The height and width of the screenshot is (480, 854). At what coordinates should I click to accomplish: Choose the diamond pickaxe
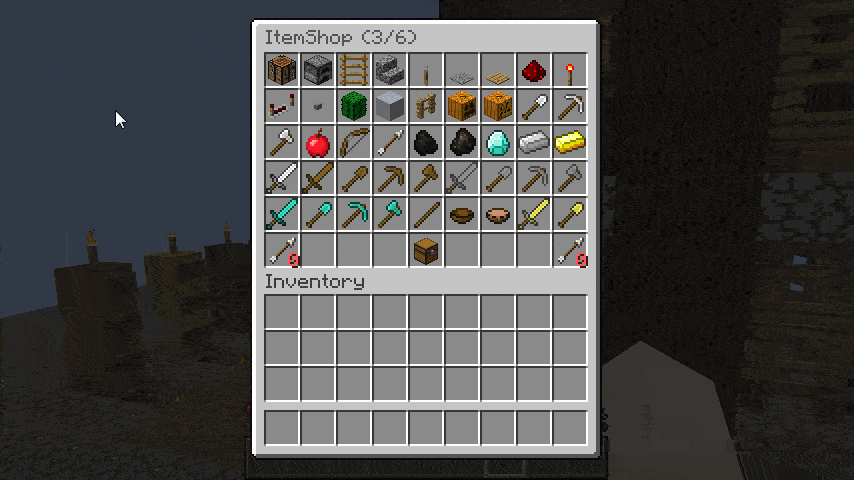click(354, 215)
